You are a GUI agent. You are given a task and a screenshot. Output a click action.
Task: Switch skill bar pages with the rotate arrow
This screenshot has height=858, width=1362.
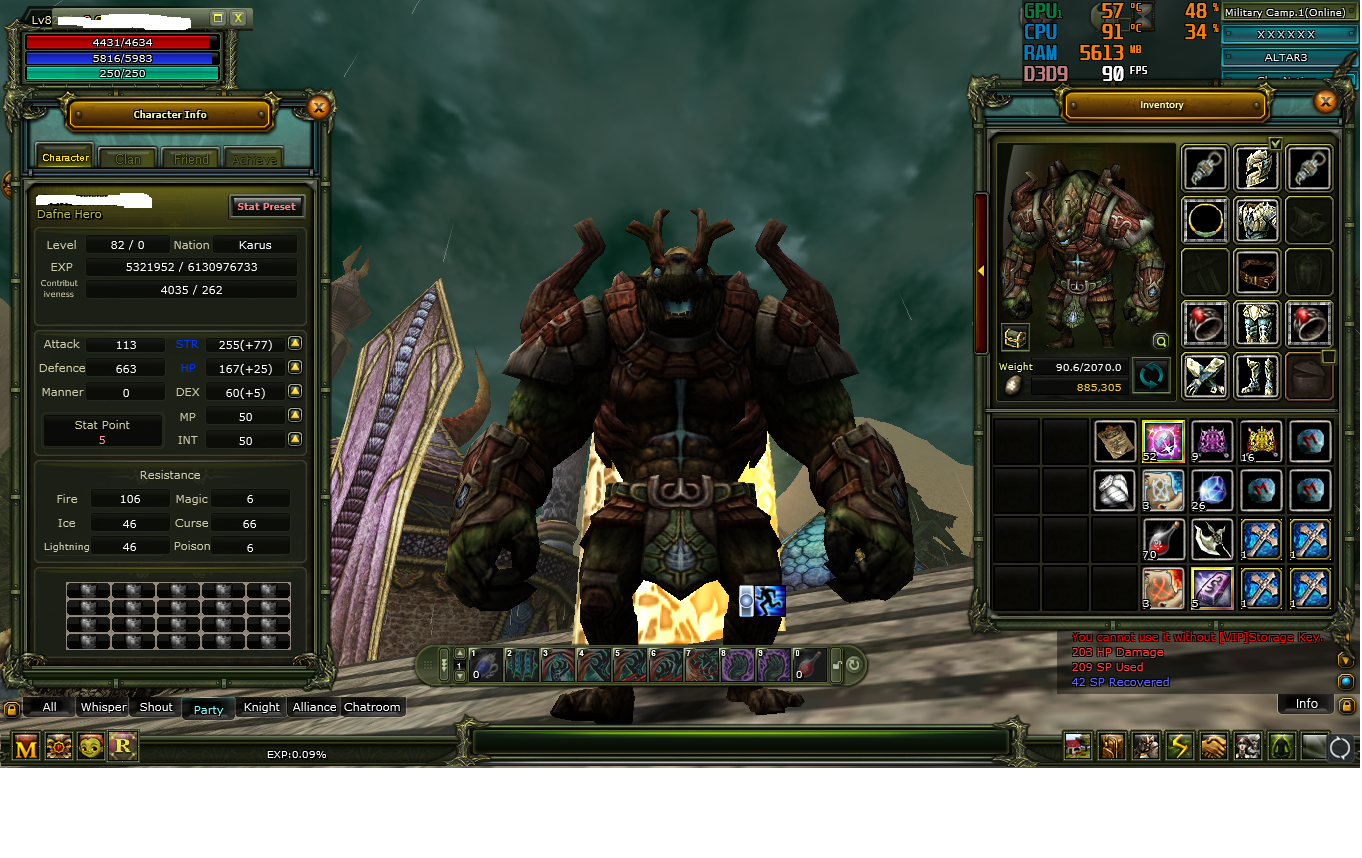pyautogui.click(x=851, y=661)
